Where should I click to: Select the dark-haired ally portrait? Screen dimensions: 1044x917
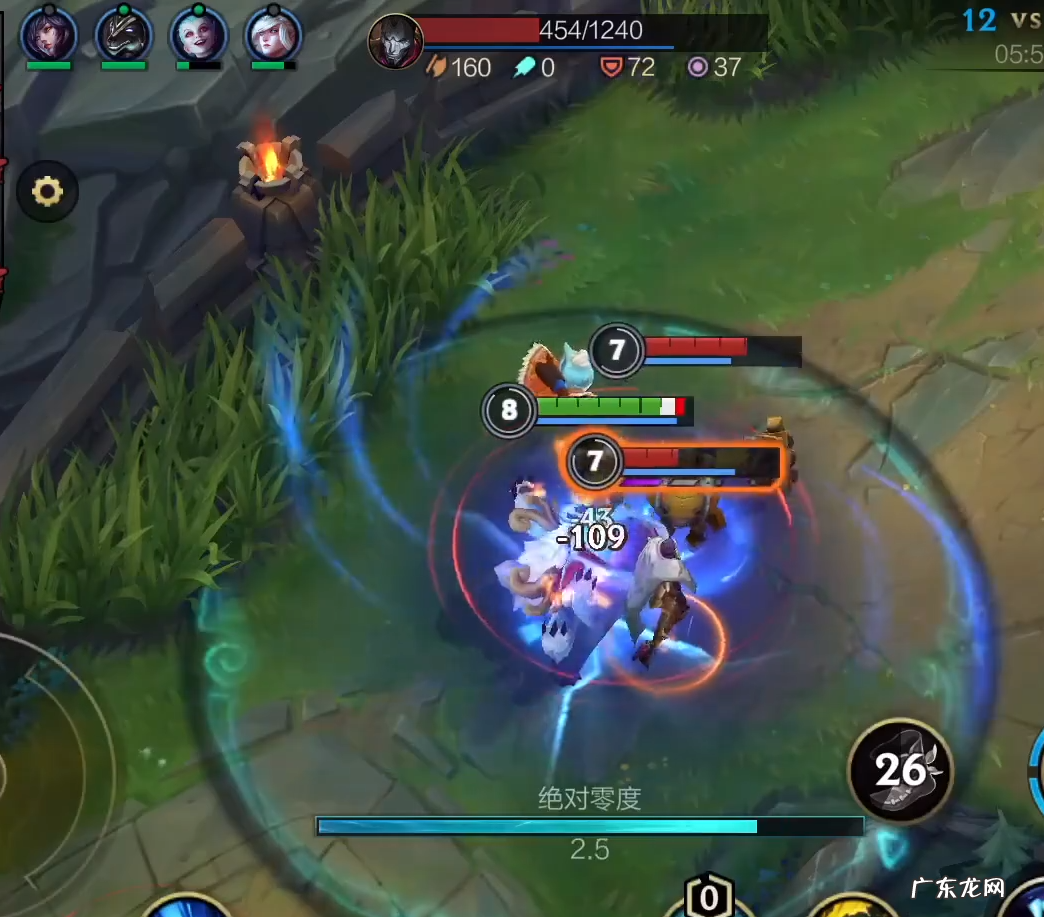click(49, 35)
